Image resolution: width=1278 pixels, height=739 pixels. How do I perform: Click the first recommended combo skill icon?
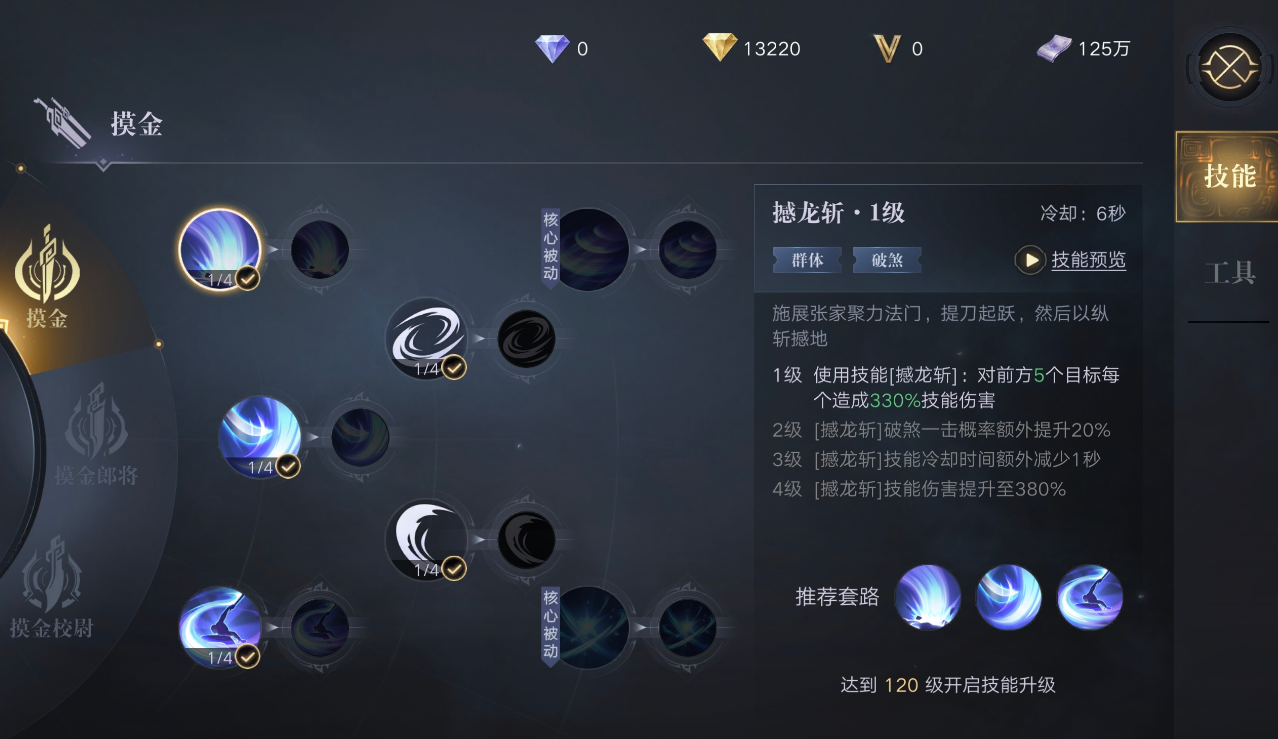pyautogui.click(x=927, y=597)
